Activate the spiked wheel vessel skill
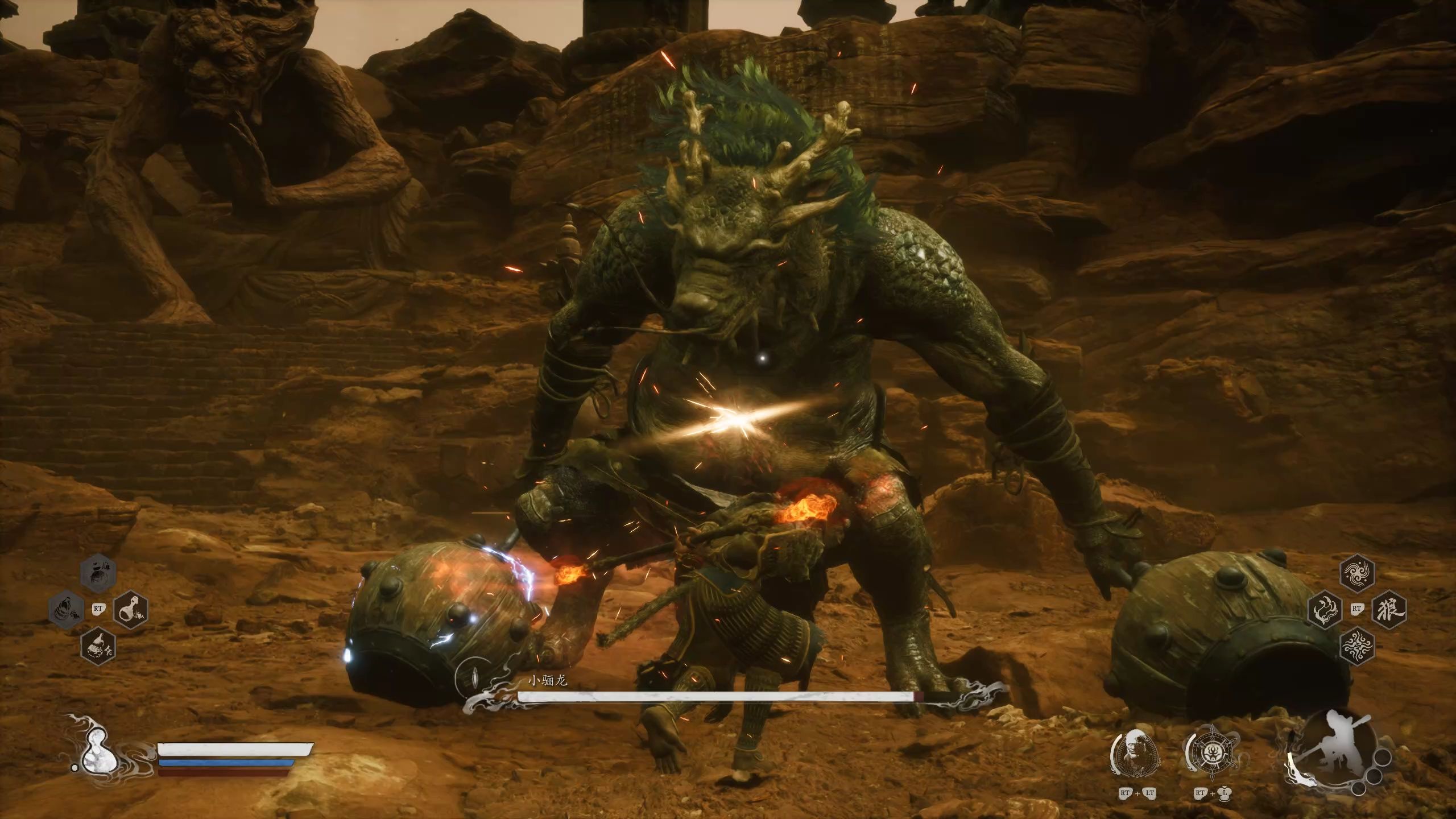This screenshot has height=819, width=1456. (1210, 754)
